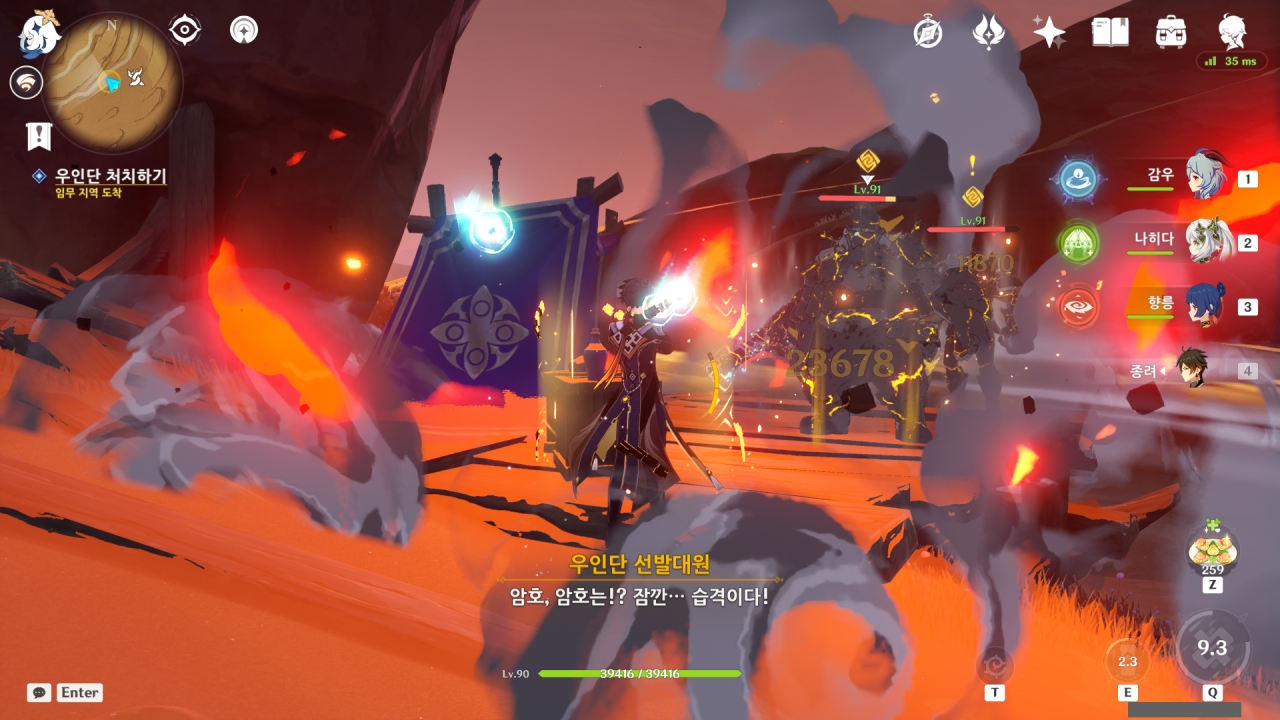Viewport: 1280px width, 720px height.
Task: Activate the elemental skill showing 2.3
Action: point(1127,661)
